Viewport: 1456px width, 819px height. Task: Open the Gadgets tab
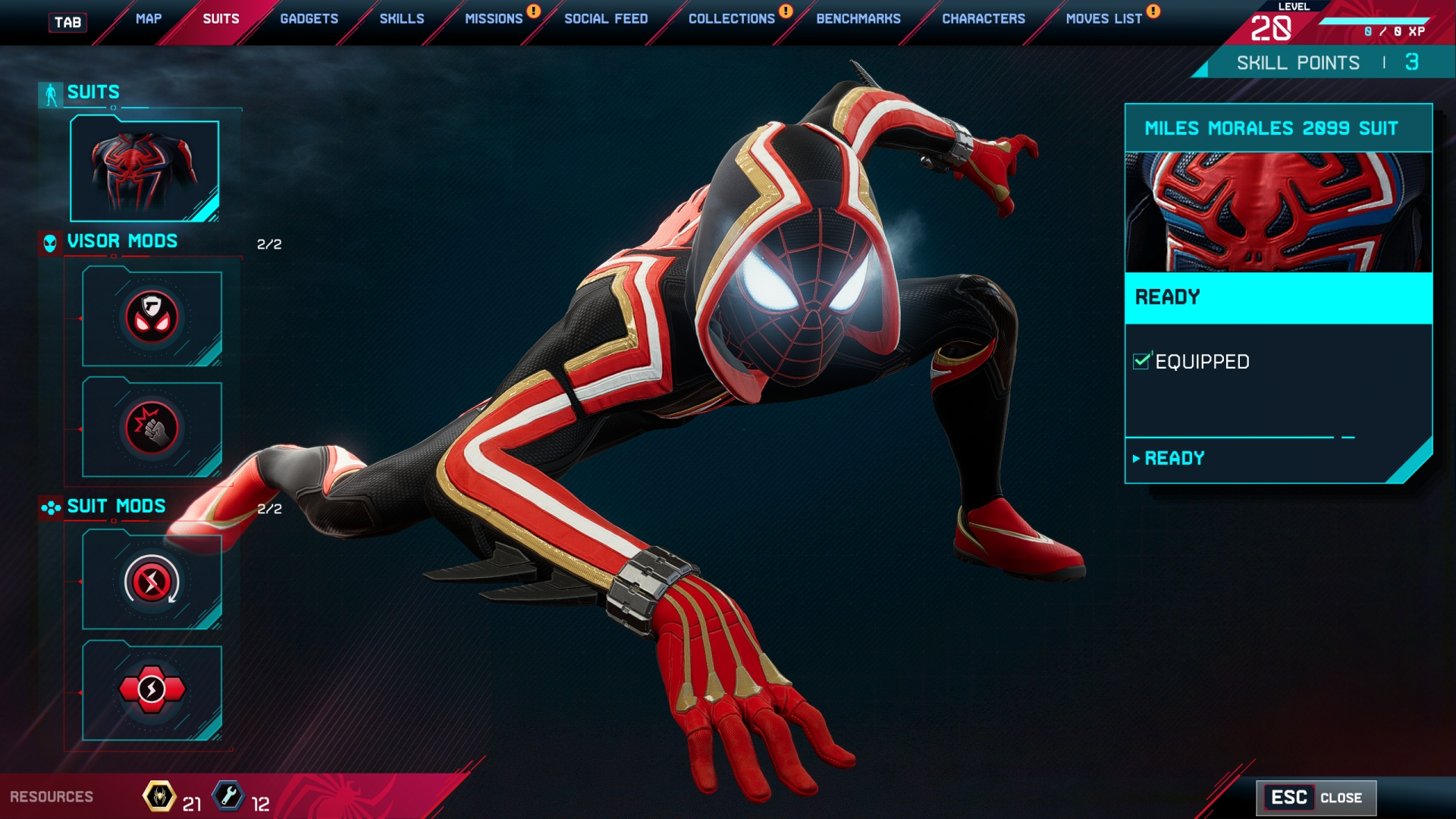[x=309, y=19]
